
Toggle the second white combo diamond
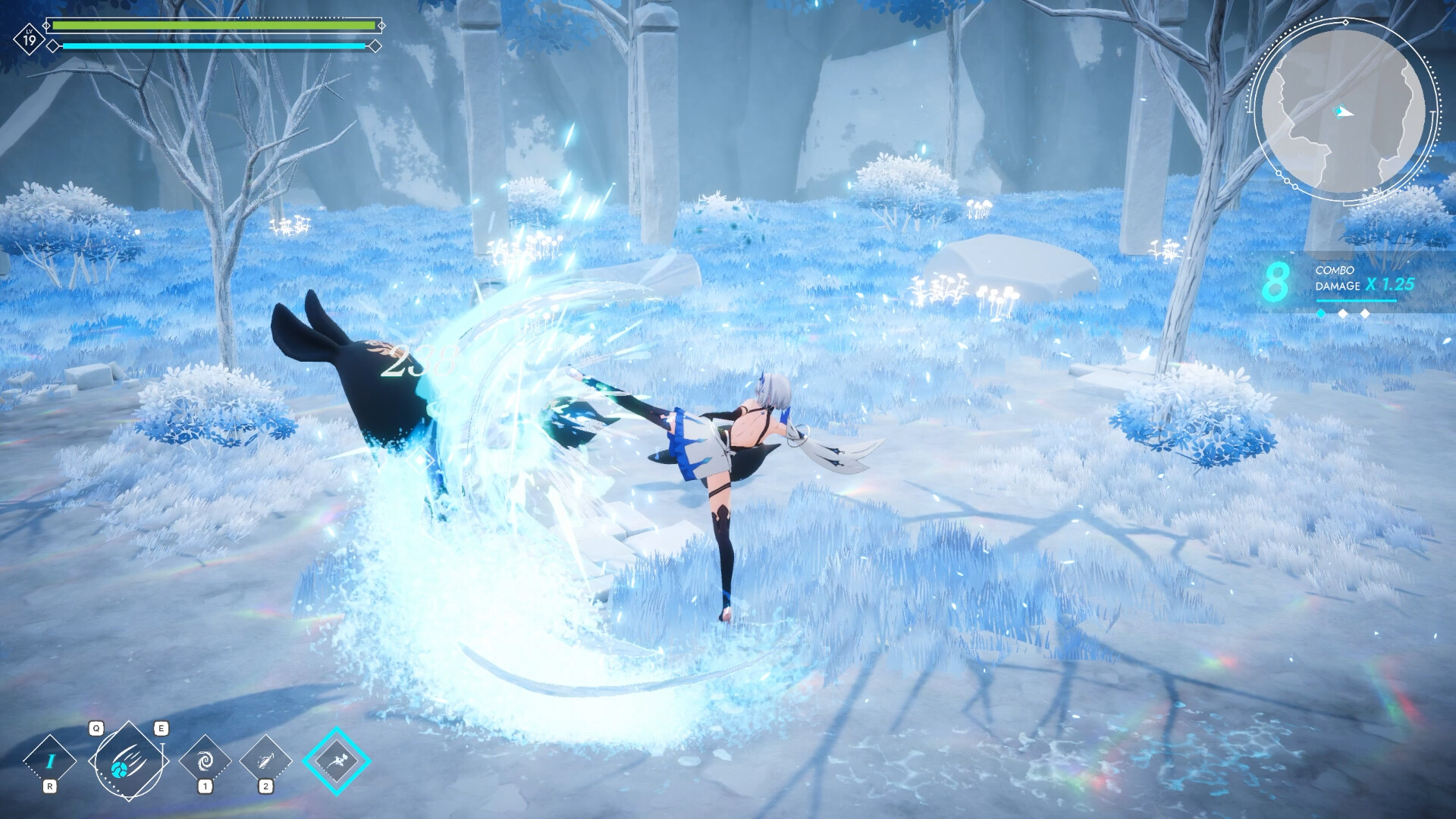click(1343, 314)
